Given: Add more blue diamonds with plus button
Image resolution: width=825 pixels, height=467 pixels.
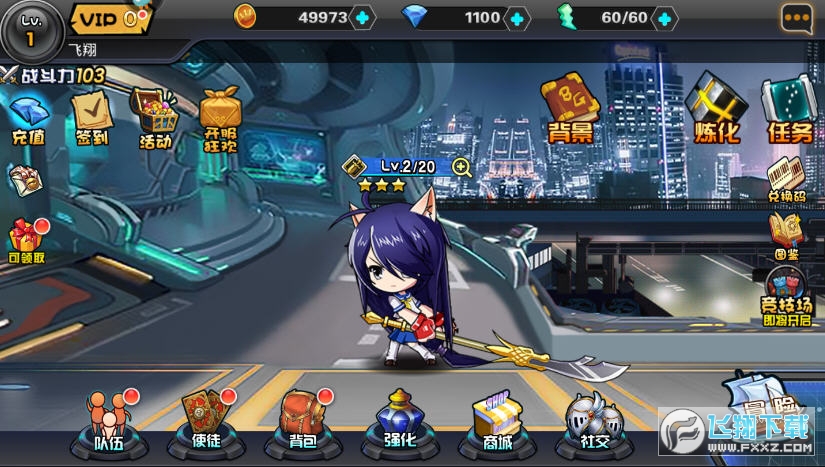Looking at the screenshot, I should tap(517, 17).
